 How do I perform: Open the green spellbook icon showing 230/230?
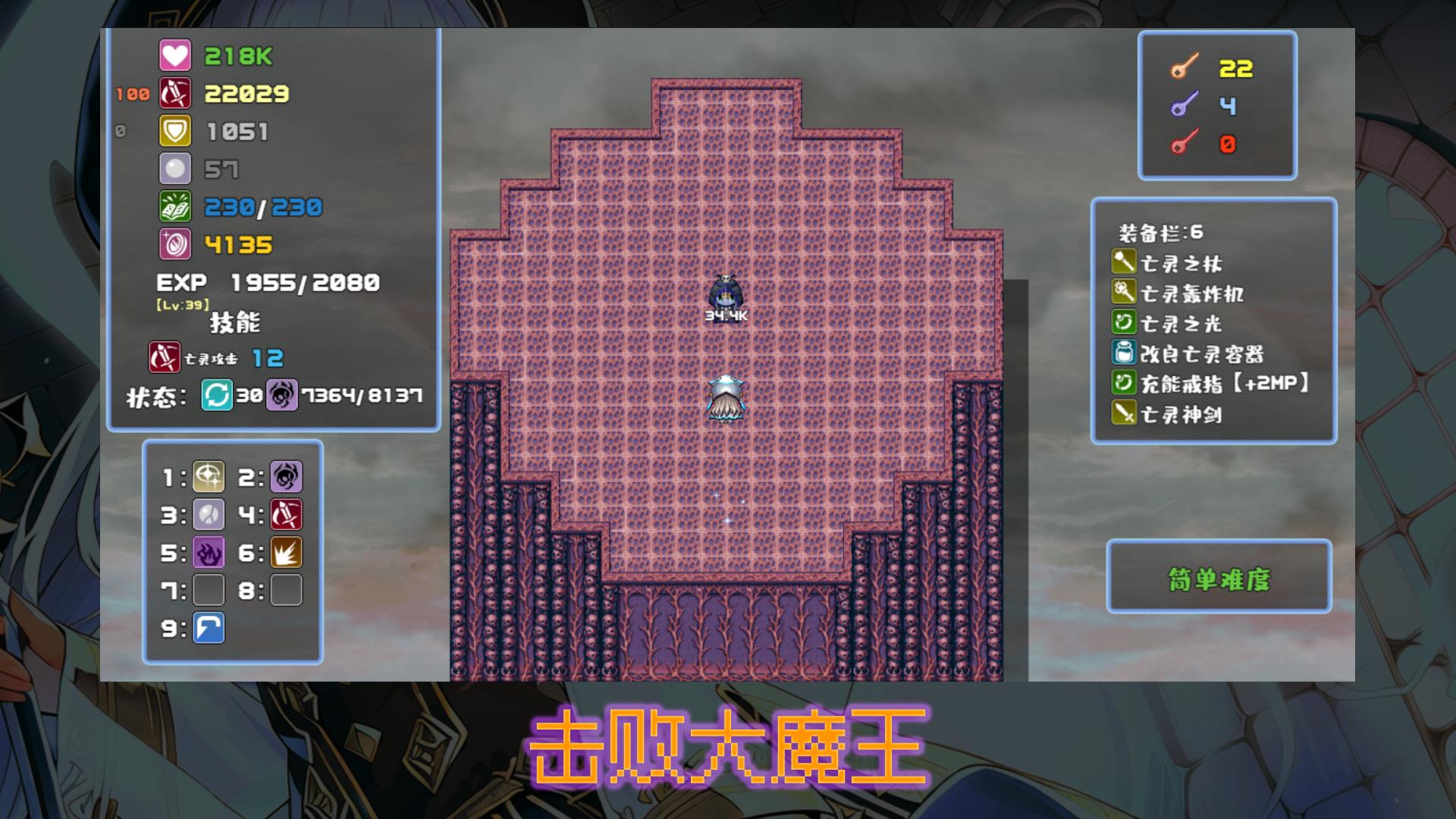[174, 205]
